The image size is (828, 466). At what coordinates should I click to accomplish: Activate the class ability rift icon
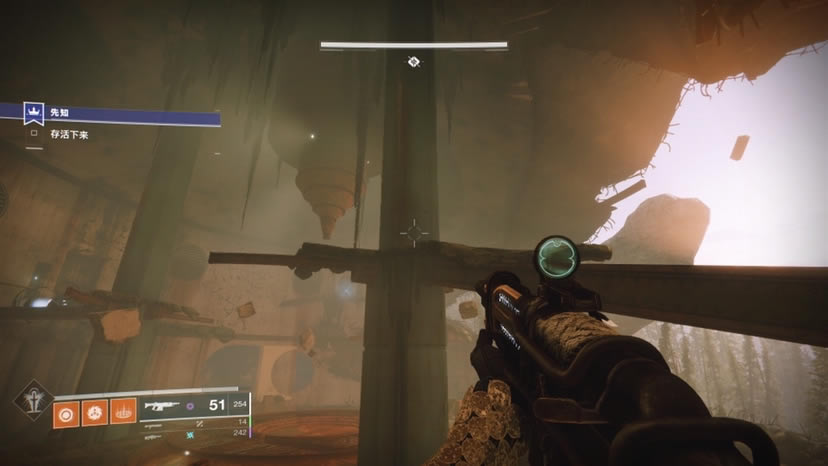click(x=123, y=410)
